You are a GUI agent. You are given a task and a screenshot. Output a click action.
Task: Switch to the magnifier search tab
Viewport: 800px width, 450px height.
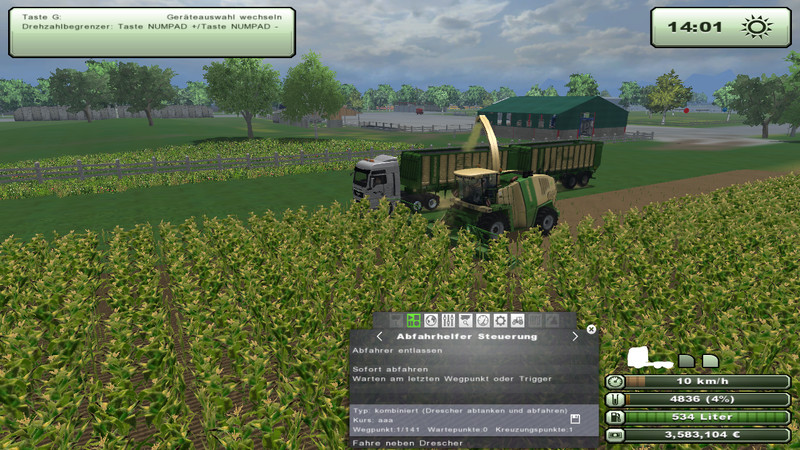pyautogui.click(x=465, y=321)
